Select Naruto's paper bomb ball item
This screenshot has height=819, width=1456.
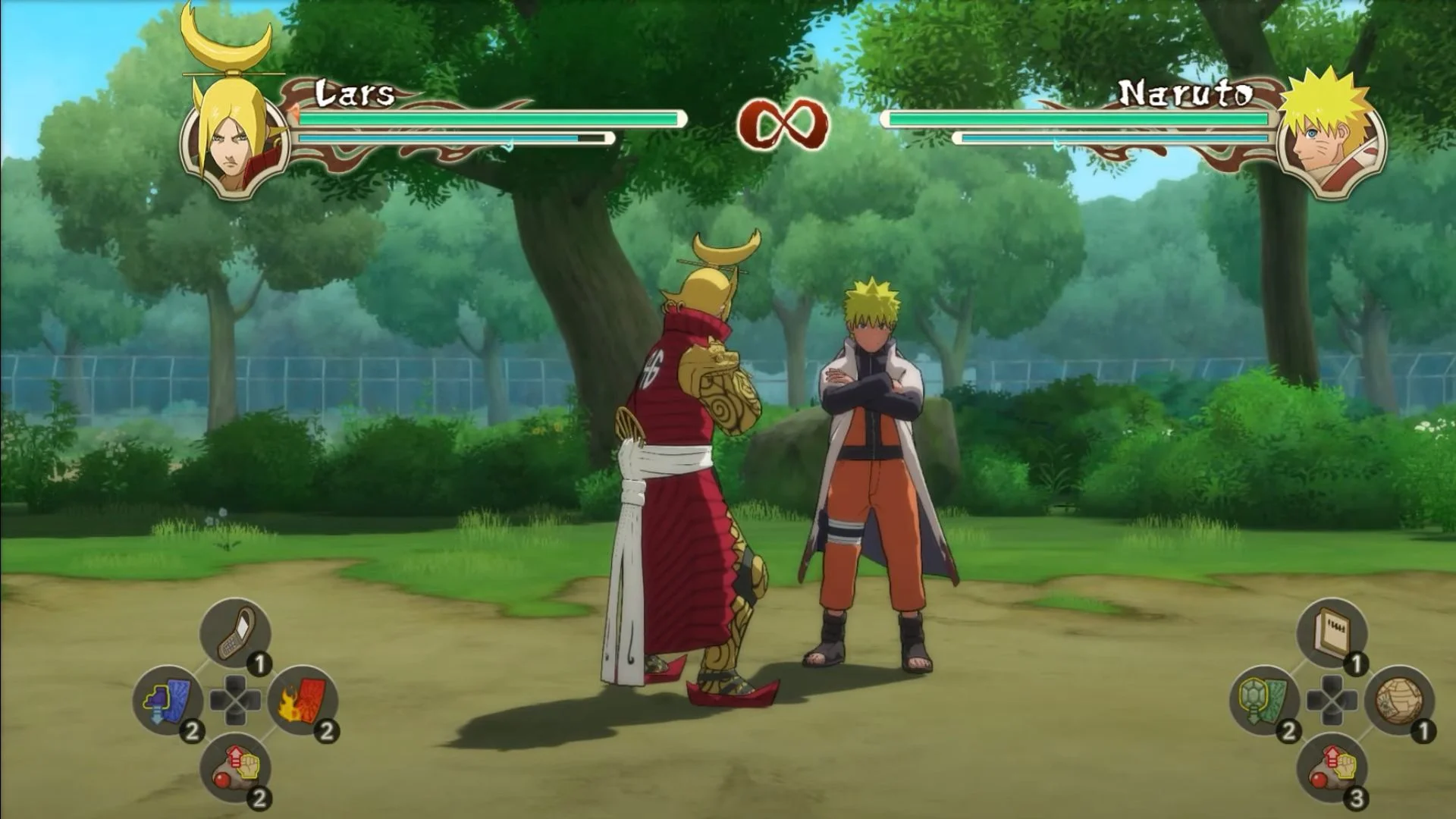(x=1399, y=701)
